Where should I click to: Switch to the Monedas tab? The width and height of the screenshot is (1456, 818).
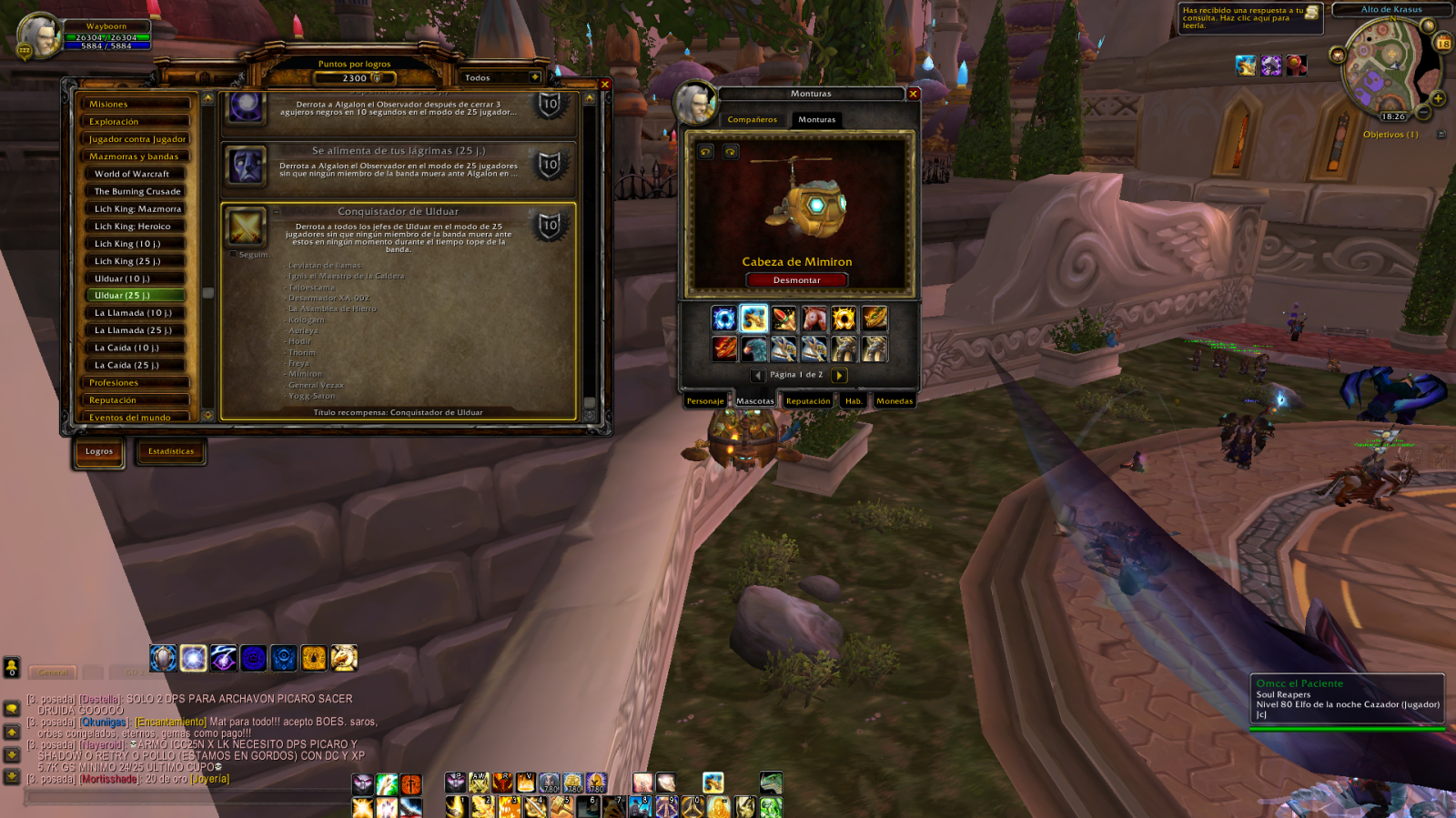(894, 401)
